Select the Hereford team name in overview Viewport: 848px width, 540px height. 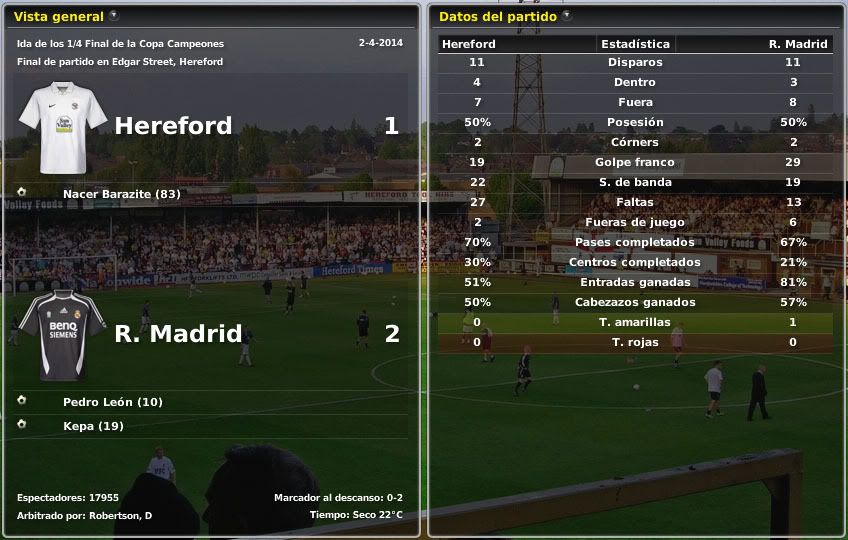pyautogui.click(x=173, y=126)
